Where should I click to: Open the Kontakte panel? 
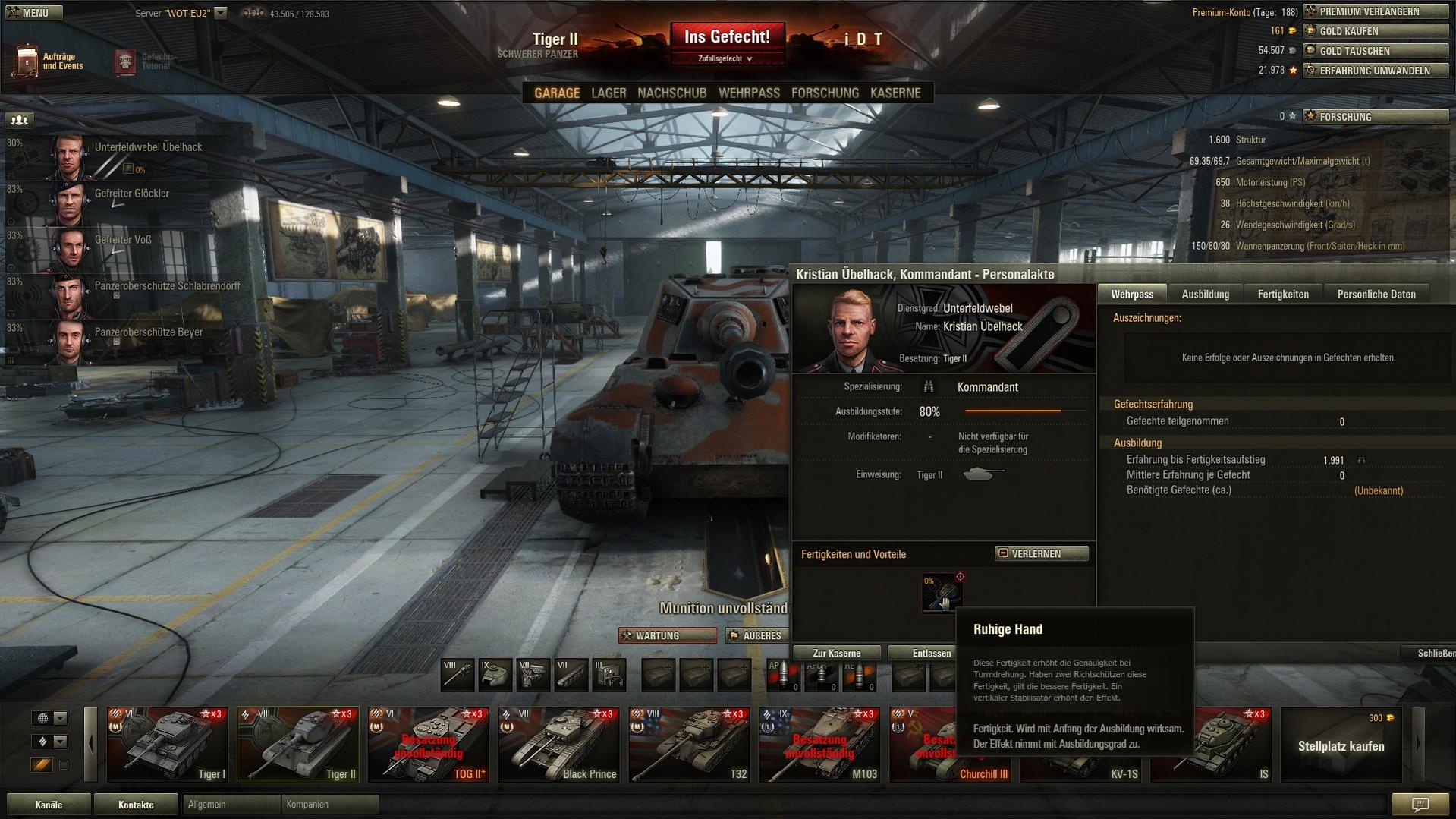[136, 805]
